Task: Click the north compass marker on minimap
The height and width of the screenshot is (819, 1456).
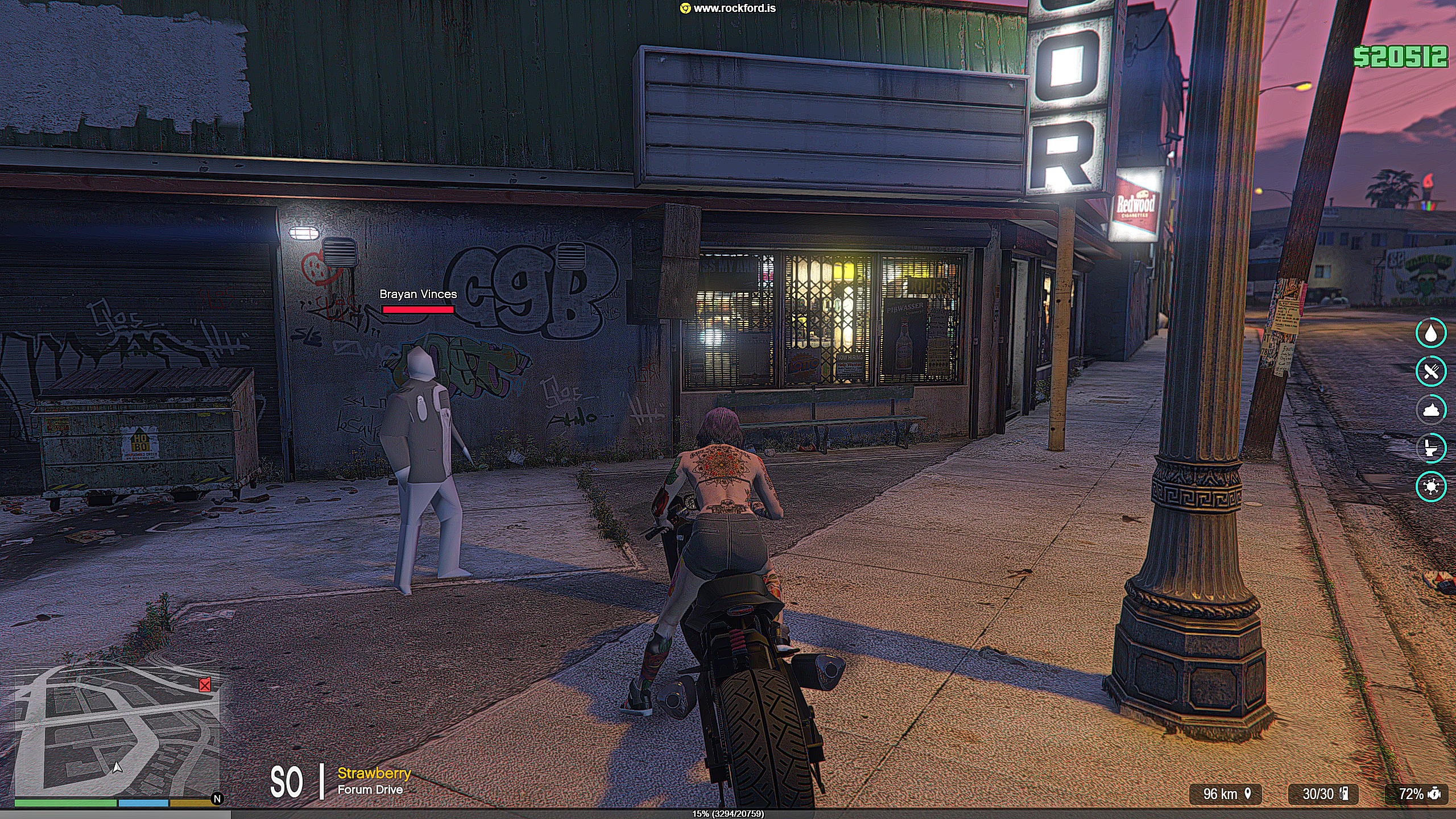Action: click(217, 799)
